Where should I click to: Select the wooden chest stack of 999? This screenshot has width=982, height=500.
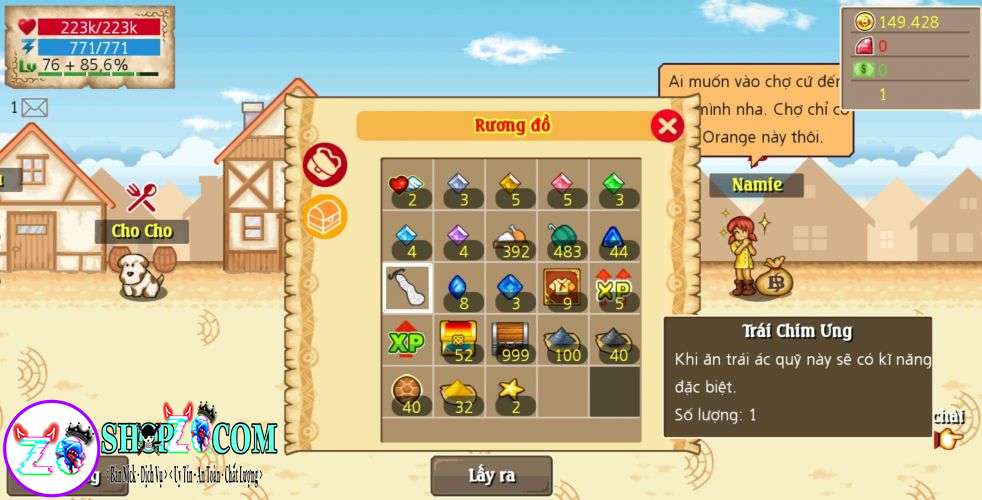pyautogui.click(x=510, y=341)
